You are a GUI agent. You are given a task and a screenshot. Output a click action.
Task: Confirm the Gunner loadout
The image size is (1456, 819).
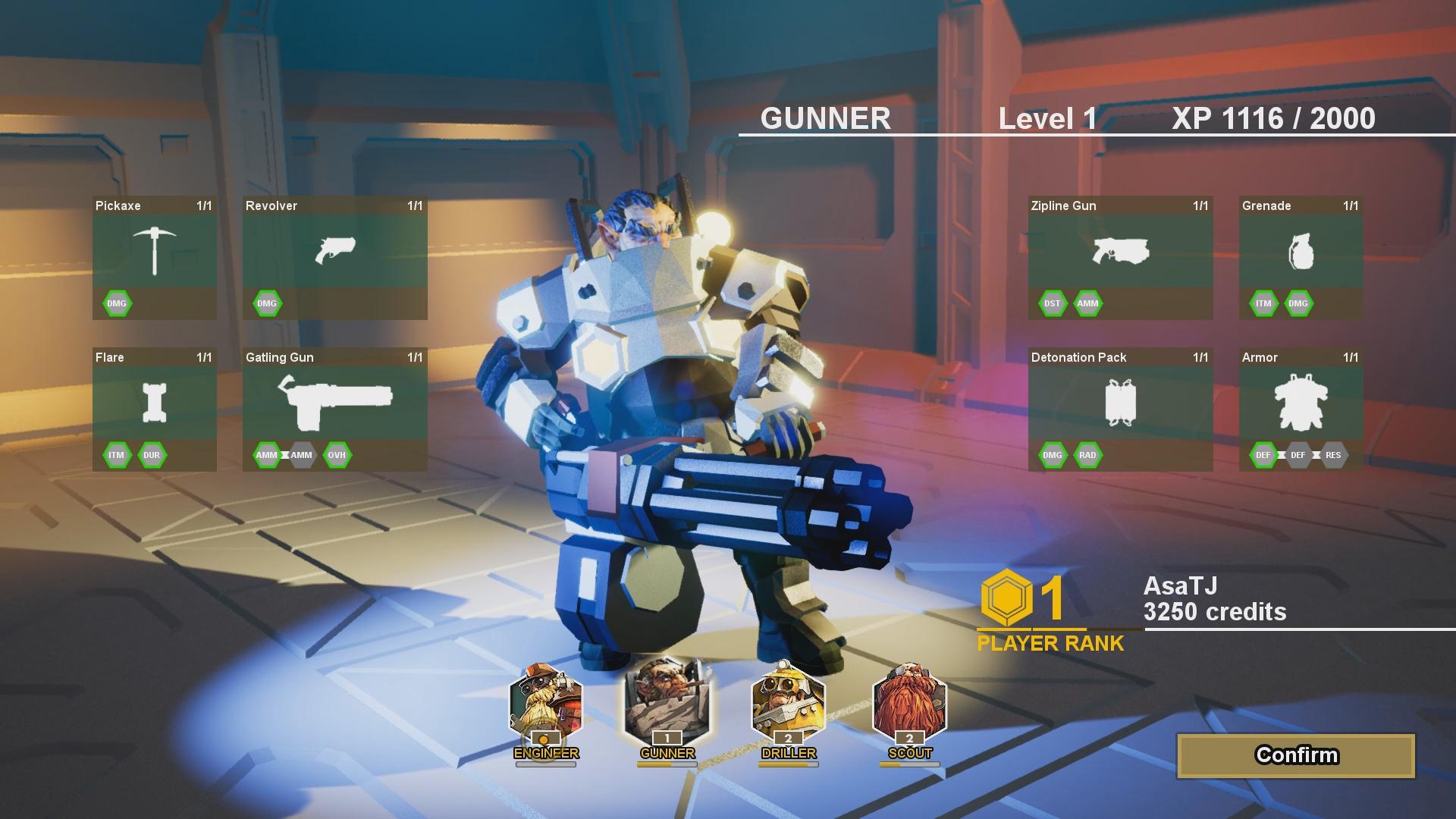tap(1296, 755)
